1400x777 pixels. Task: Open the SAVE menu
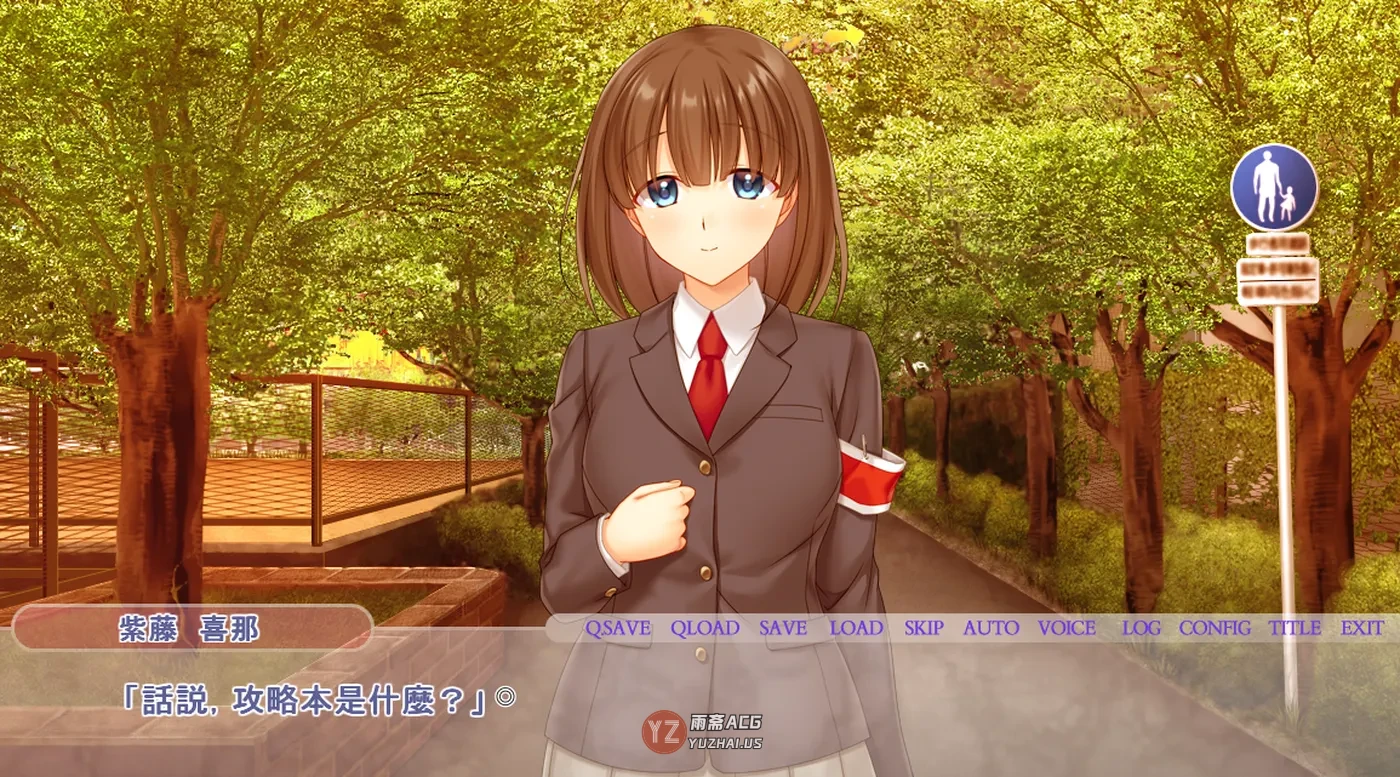click(783, 629)
